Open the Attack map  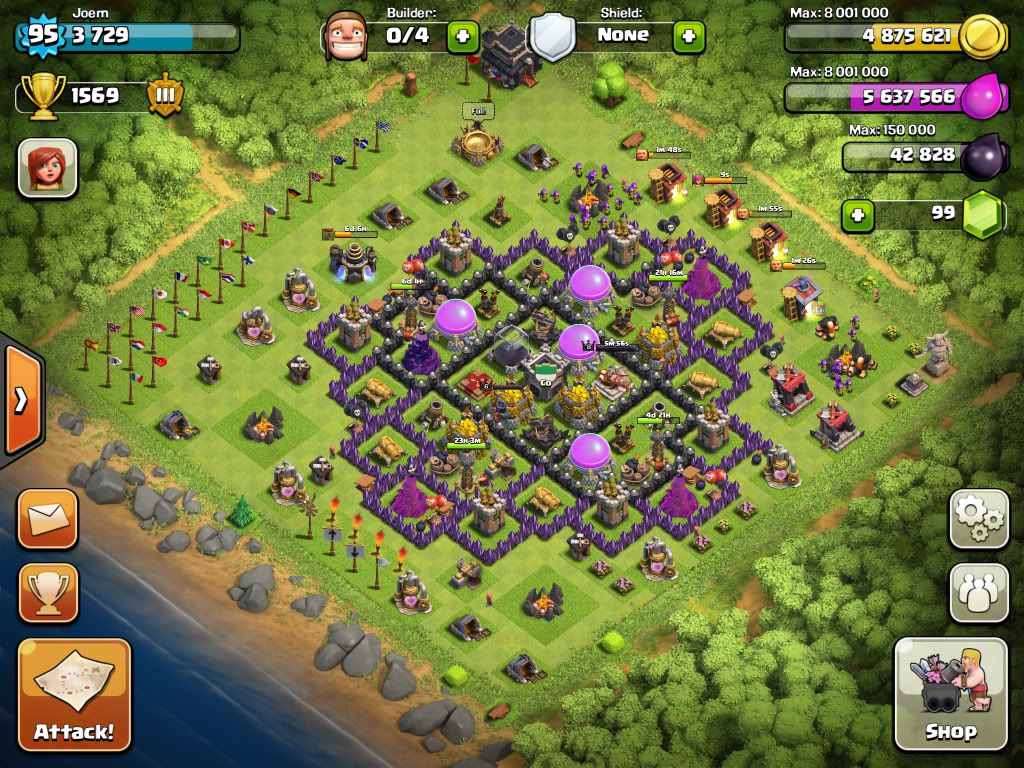tap(74, 694)
